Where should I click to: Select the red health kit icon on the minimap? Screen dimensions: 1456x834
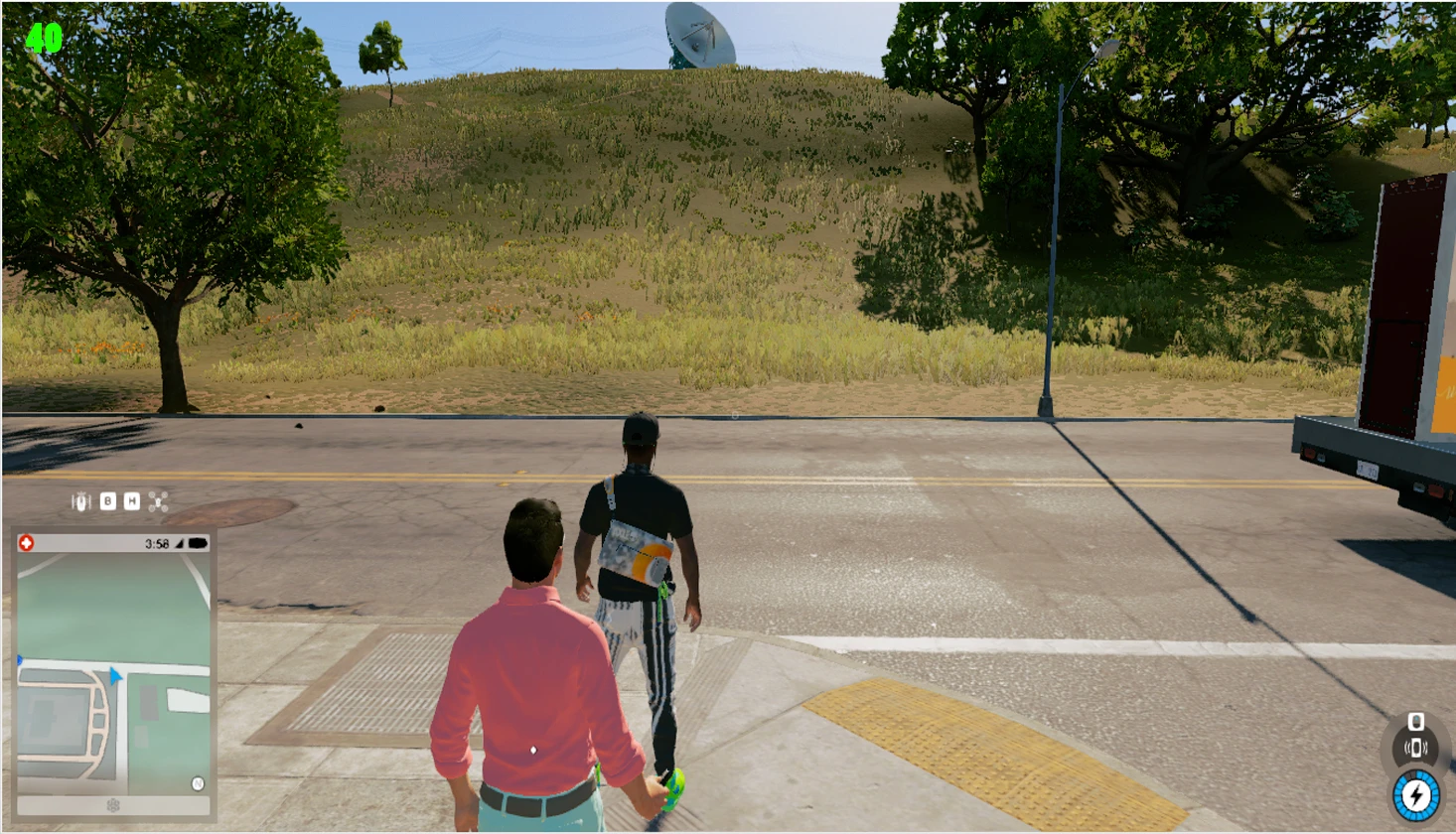26,541
